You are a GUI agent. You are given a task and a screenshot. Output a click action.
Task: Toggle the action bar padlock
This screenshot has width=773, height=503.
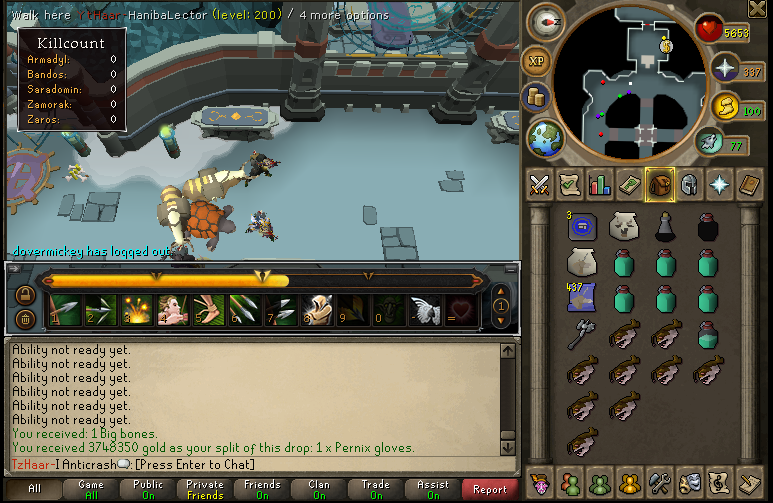(23, 296)
